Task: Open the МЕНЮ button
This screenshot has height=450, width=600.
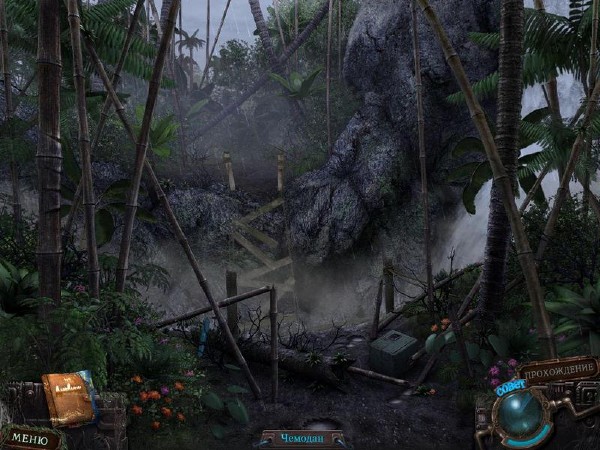Action: 30,438
